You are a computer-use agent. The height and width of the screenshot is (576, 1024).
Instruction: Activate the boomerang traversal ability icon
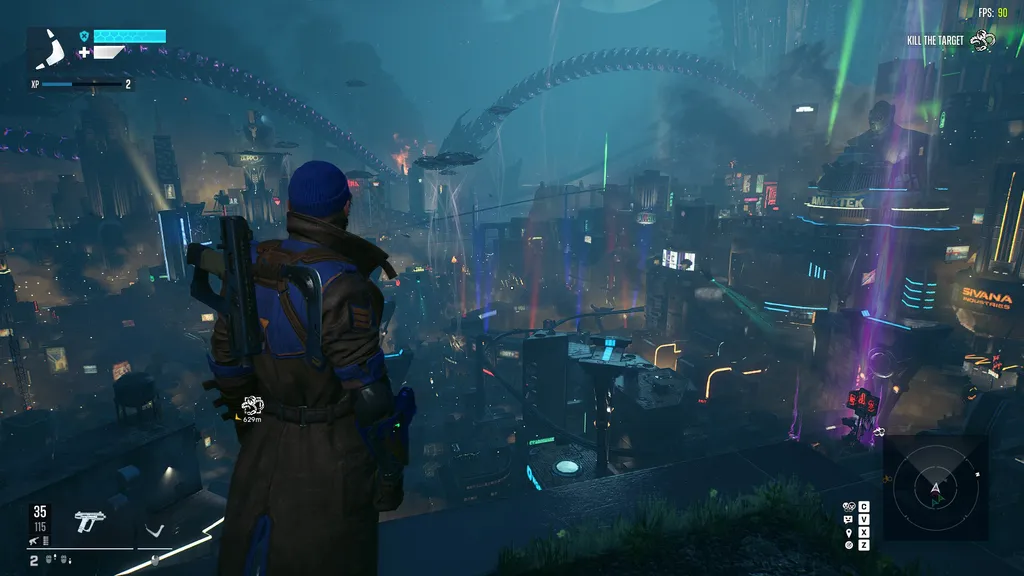tap(153, 530)
